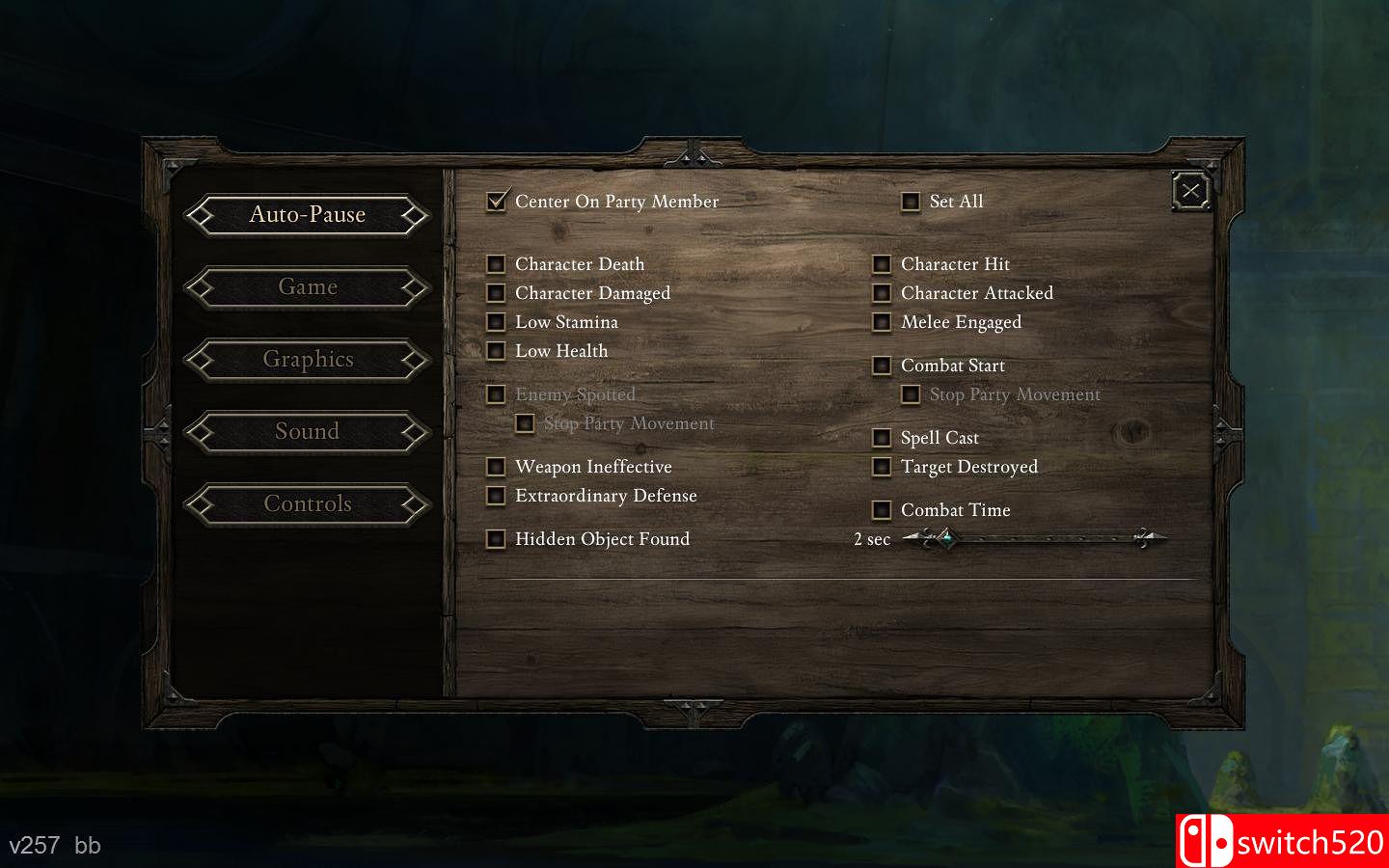1389x868 pixels.
Task: Enable the Combat Time auto-pause option
Action: click(x=883, y=510)
